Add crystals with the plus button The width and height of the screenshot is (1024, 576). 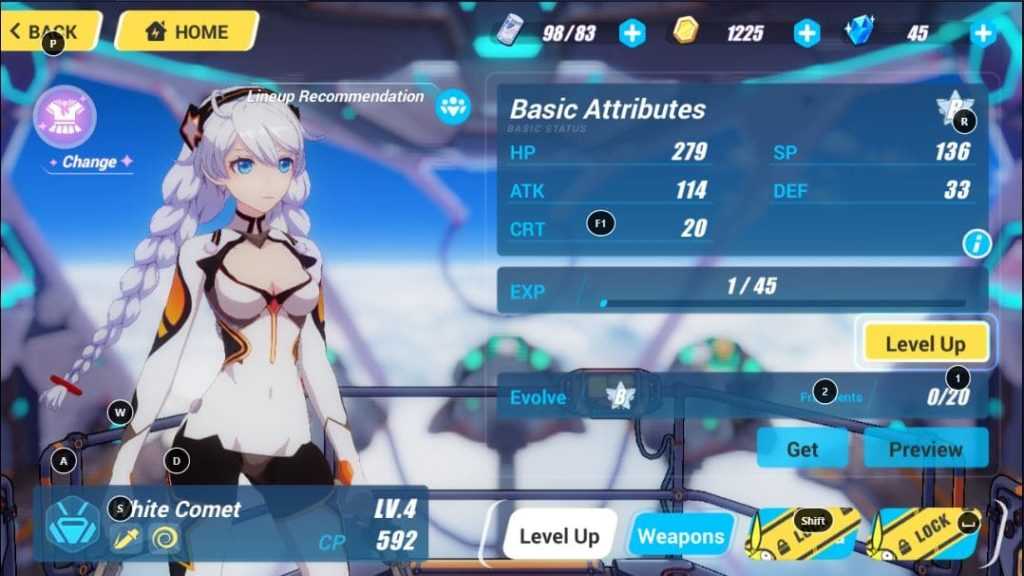(x=984, y=33)
